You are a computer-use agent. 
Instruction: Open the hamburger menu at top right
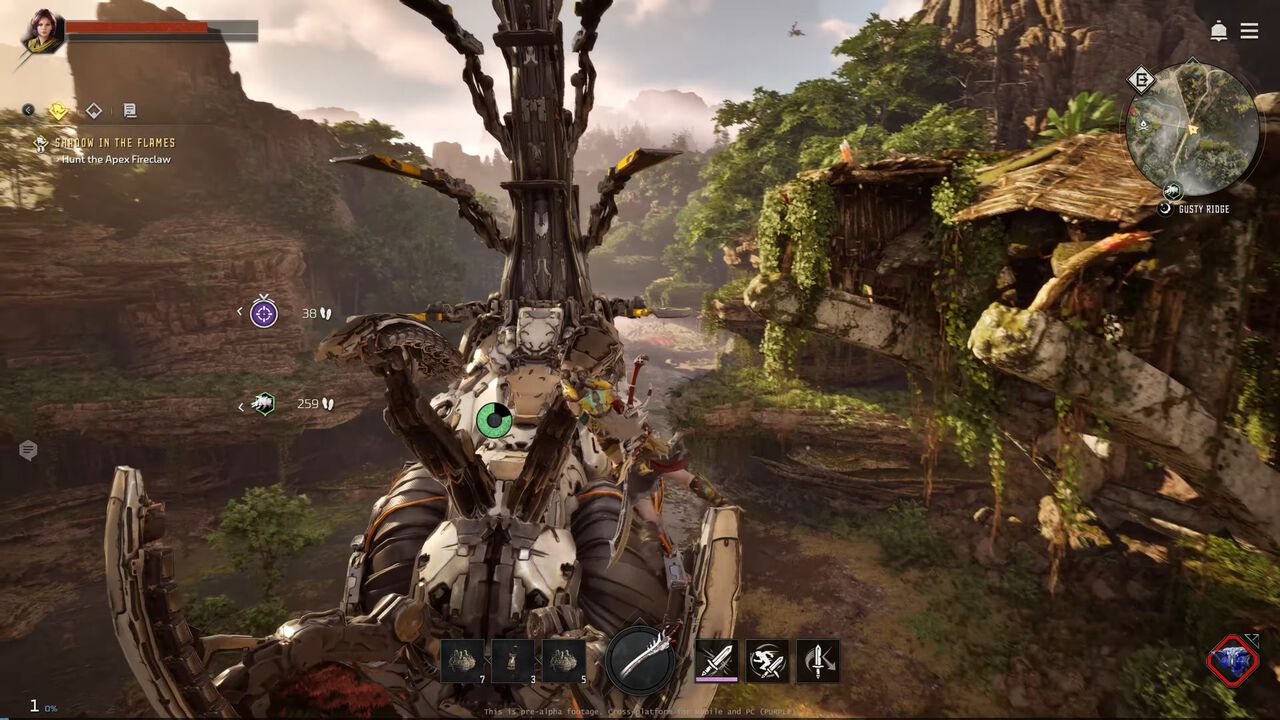[x=1249, y=31]
